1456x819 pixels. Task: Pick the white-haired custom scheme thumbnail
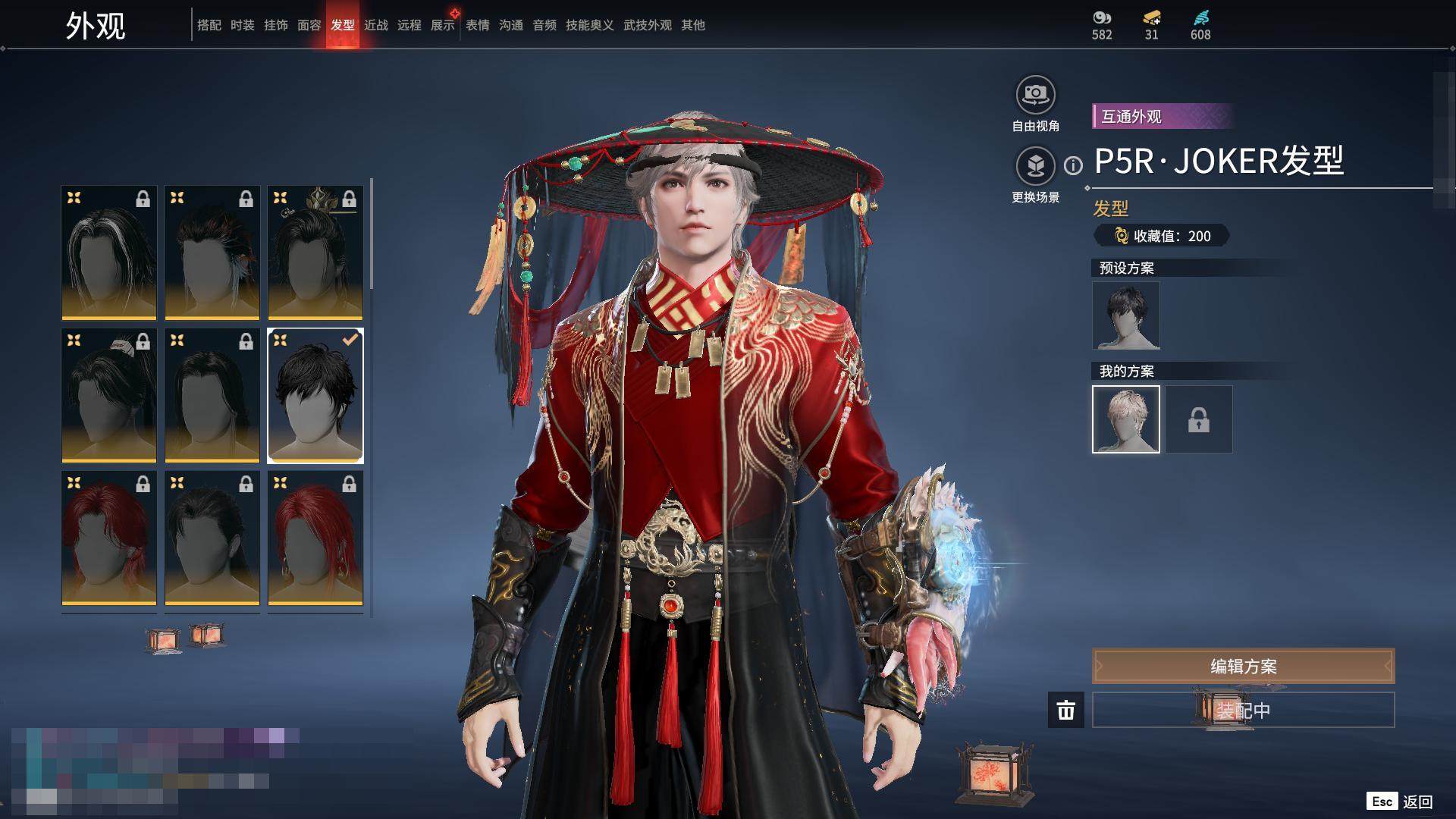pyautogui.click(x=1125, y=419)
